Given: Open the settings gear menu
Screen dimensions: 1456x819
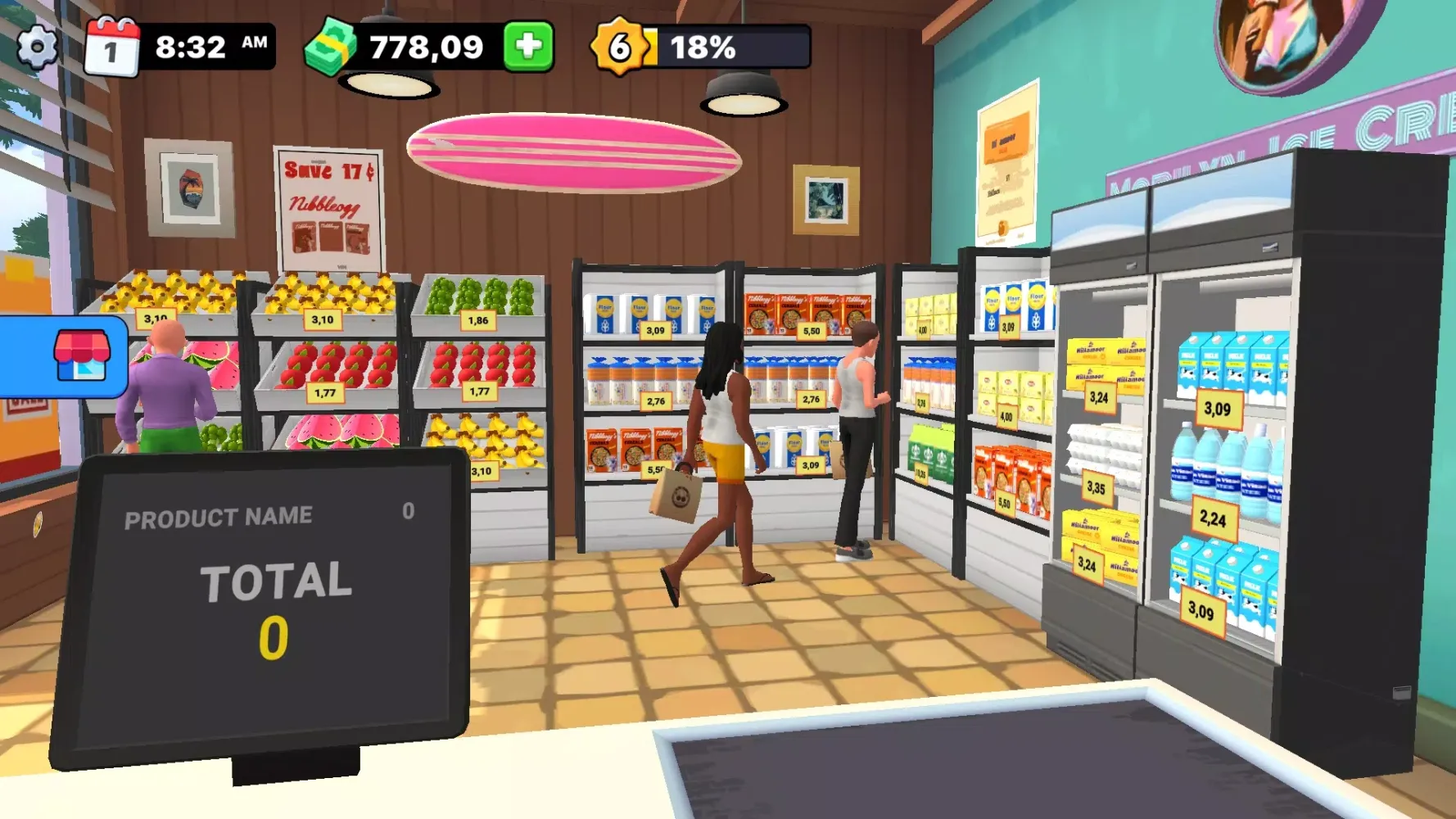Looking at the screenshot, I should pyautogui.click(x=38, y=47).
